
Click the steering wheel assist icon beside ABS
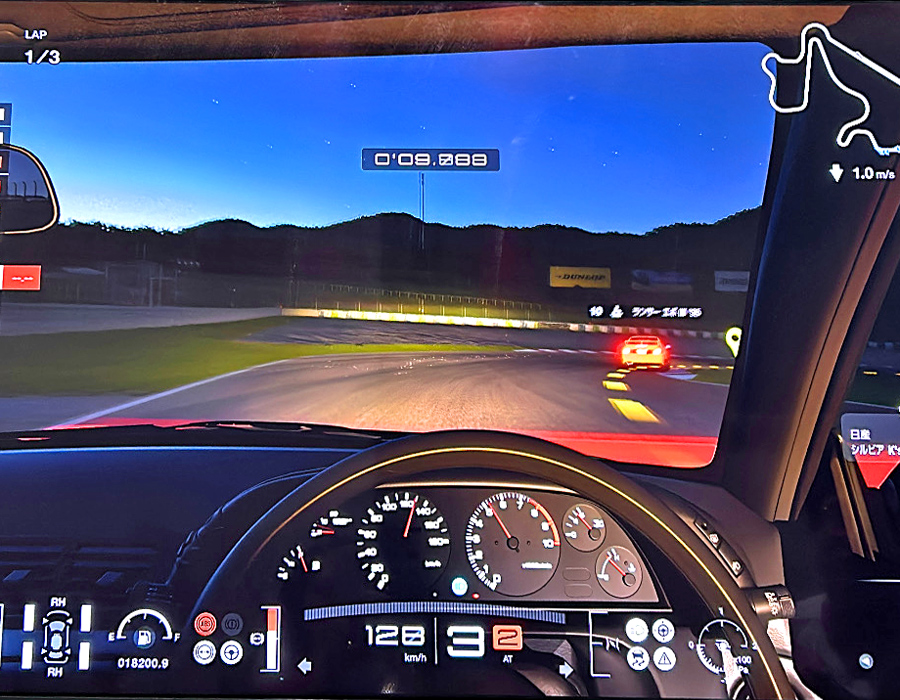tap(231, 652)
